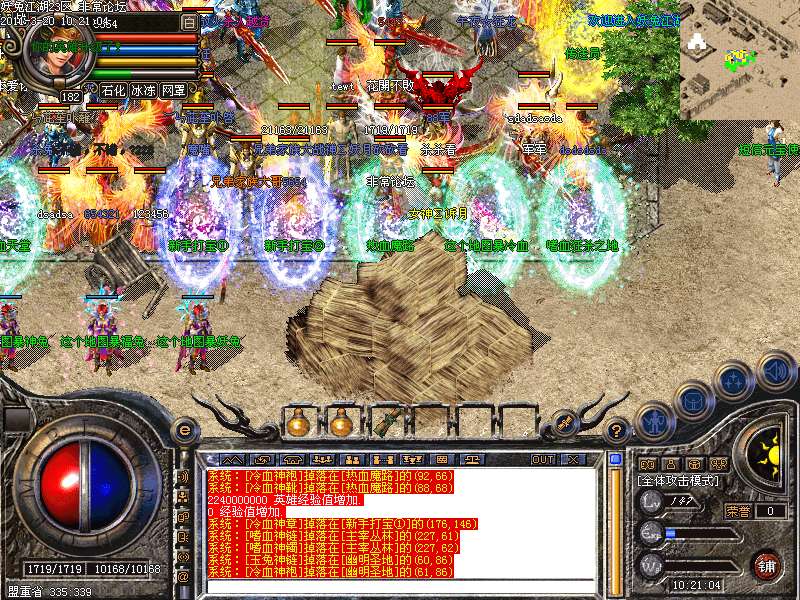
Task: Select the green scroll belt slot
Action: [x=385, y=422]
